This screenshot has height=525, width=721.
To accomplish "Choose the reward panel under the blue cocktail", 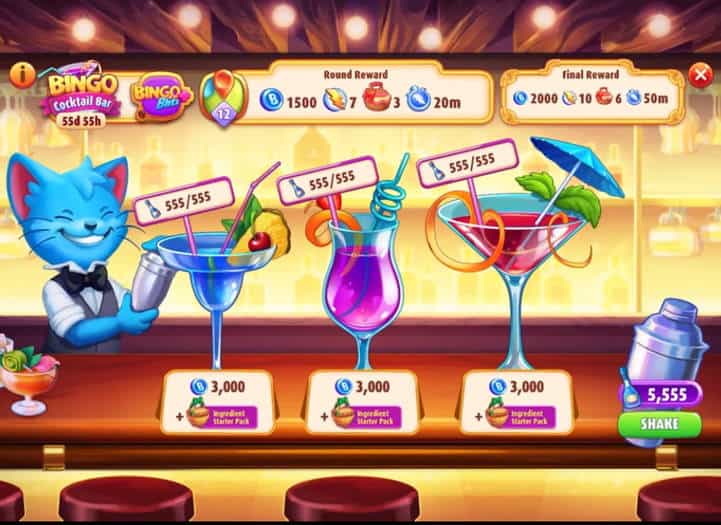I will point(217,402).
